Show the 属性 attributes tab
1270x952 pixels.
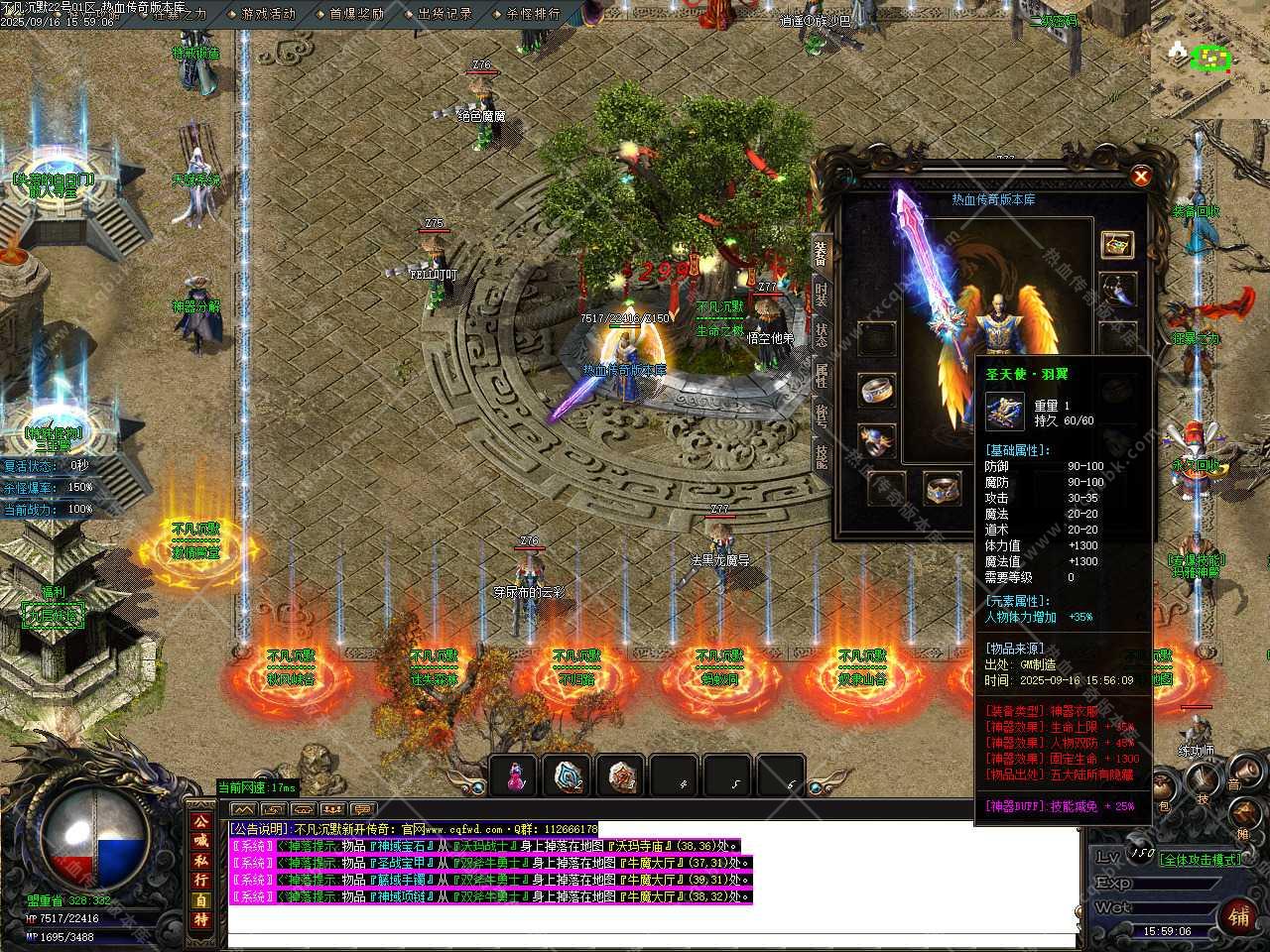click(822, 375)
